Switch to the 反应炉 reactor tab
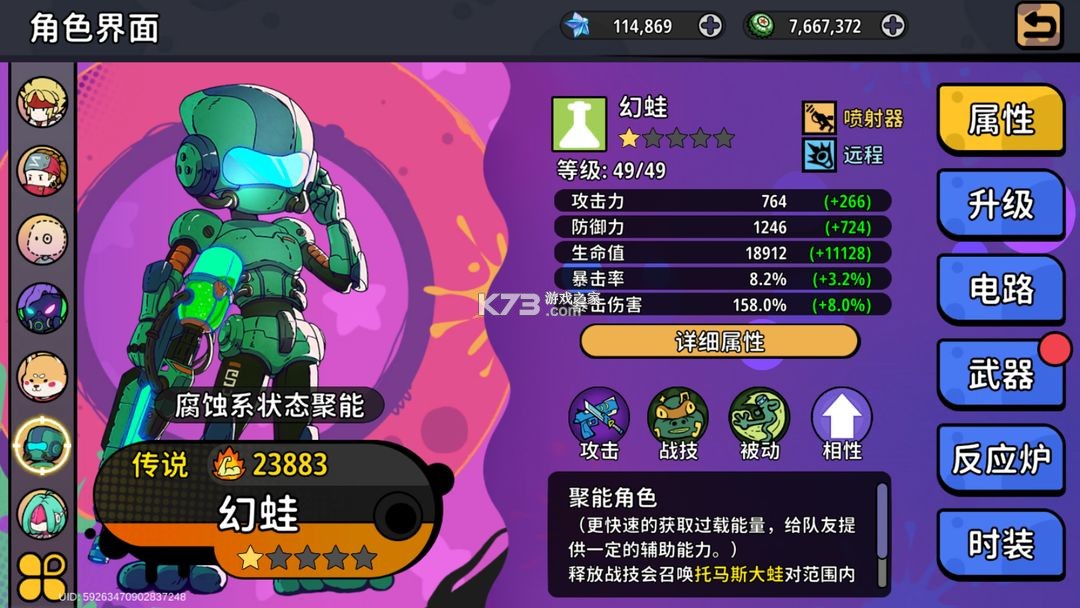Image resolution: width=1080 pixels, height=608 pixels. [x=999, y=460]
